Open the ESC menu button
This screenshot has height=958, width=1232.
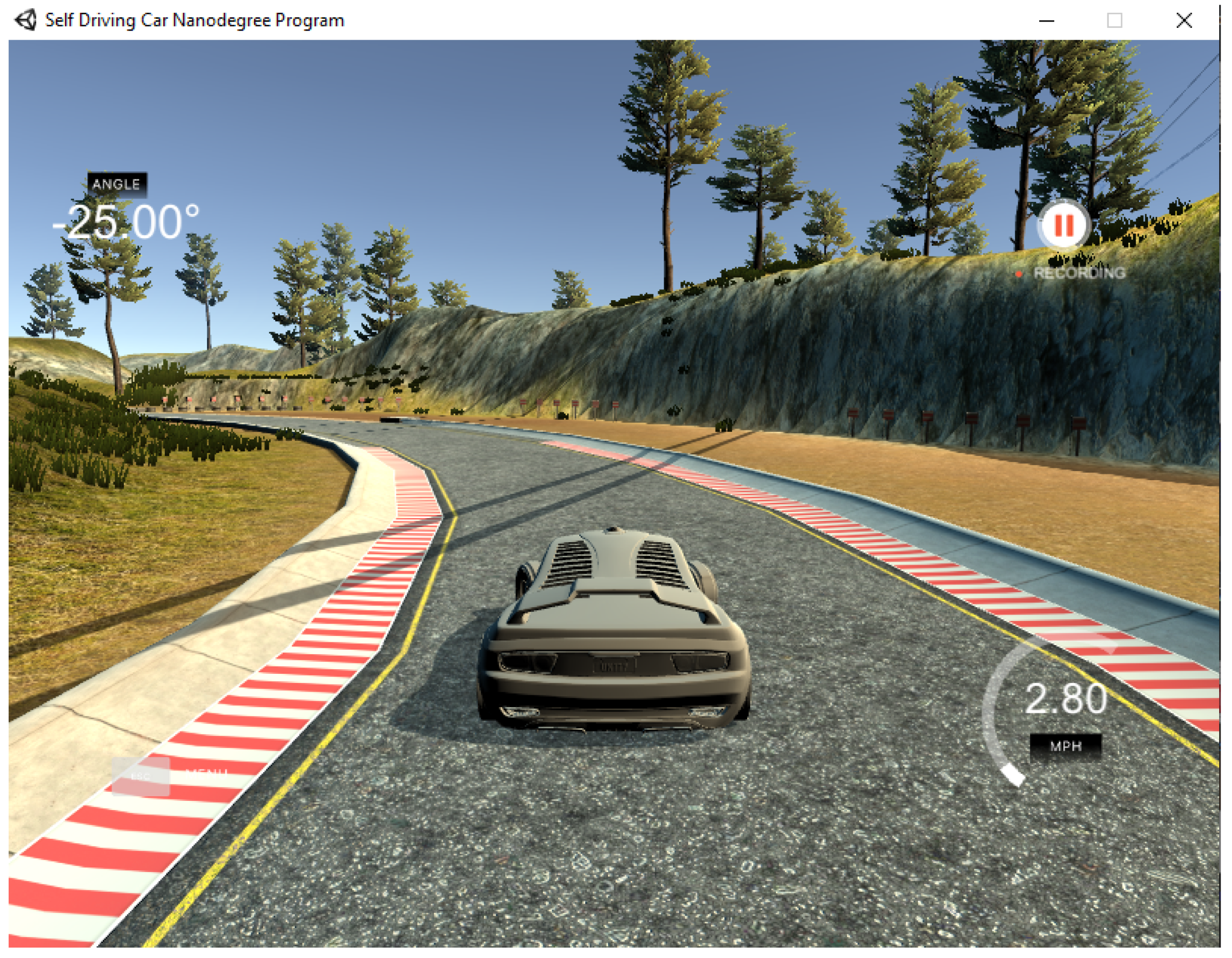tap(140, 776)
